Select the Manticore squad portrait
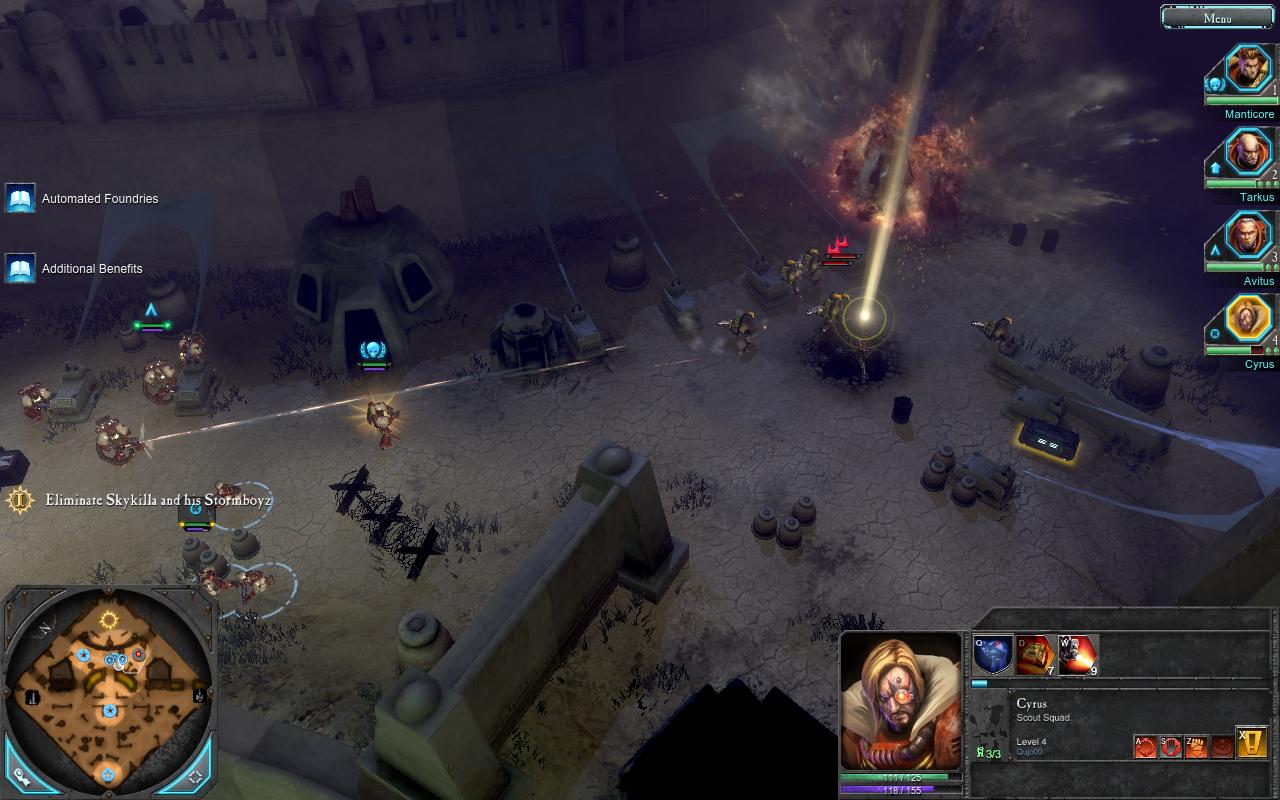 (1248, 68)
